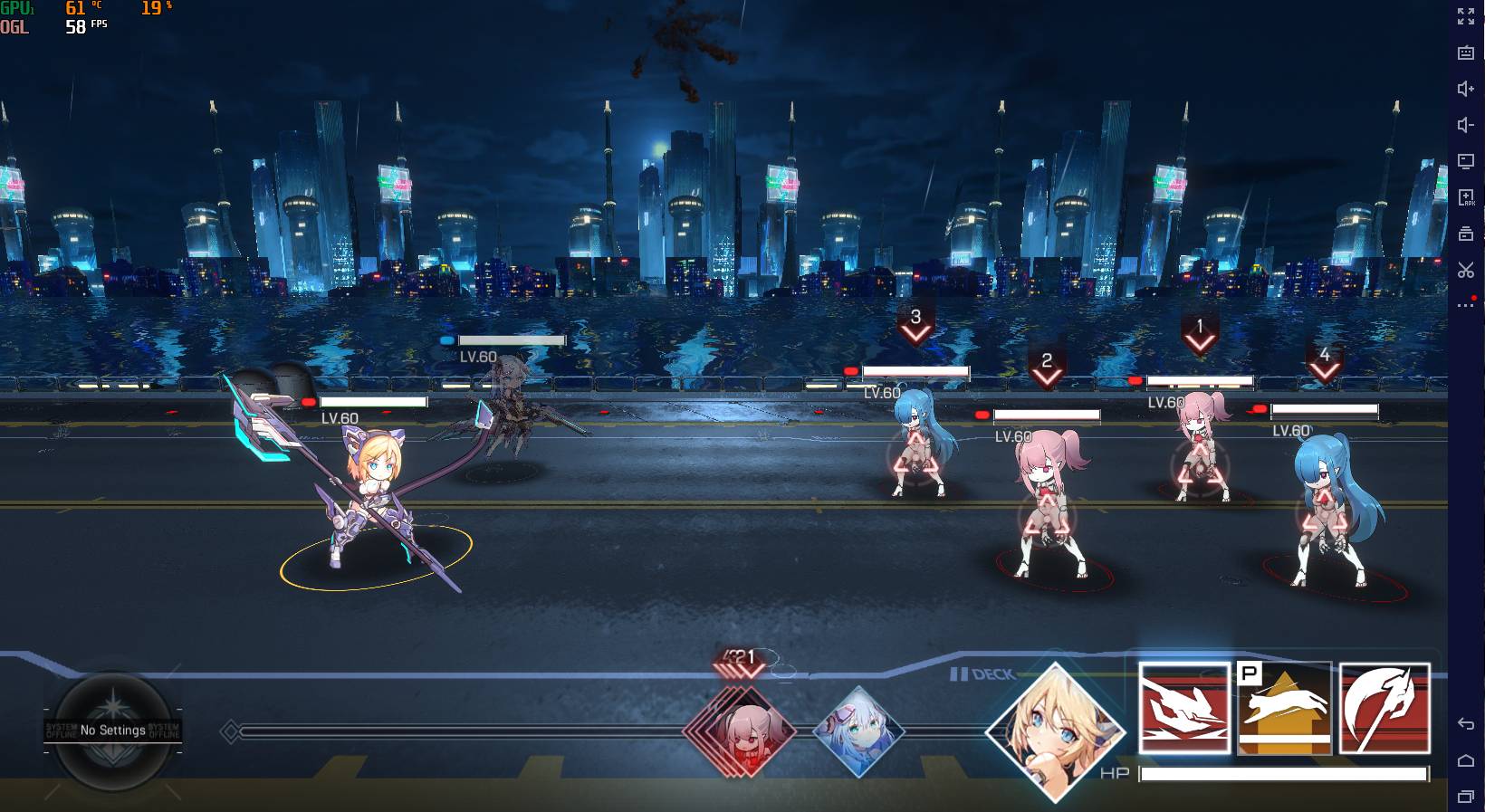Activate the red rabbit attack skill

1183,709
